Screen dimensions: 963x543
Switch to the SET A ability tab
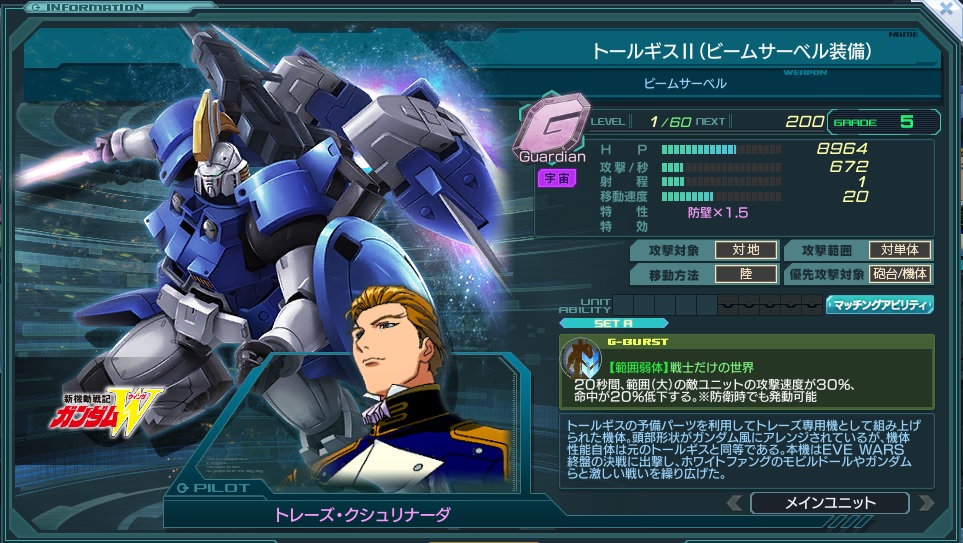pyautogui.click(x=598, y=323)
